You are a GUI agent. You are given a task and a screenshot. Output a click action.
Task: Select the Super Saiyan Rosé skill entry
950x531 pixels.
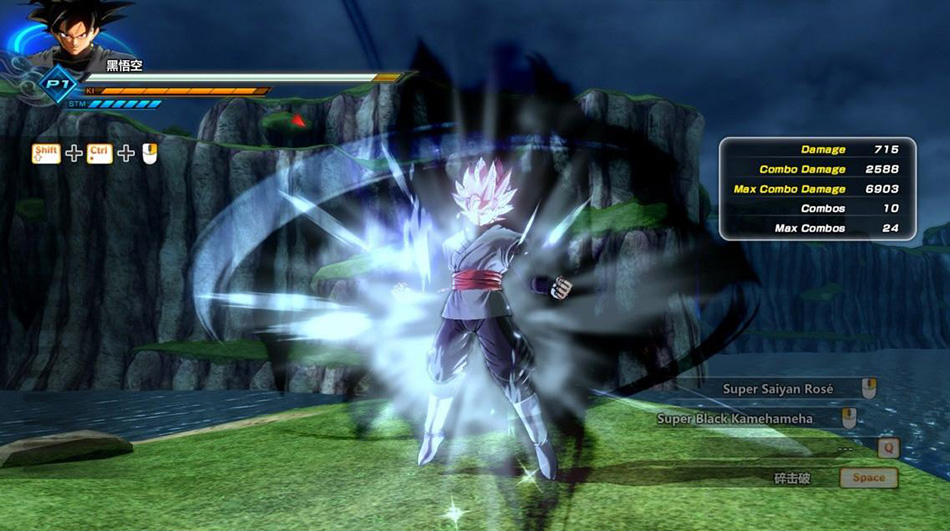pos(786,388)
